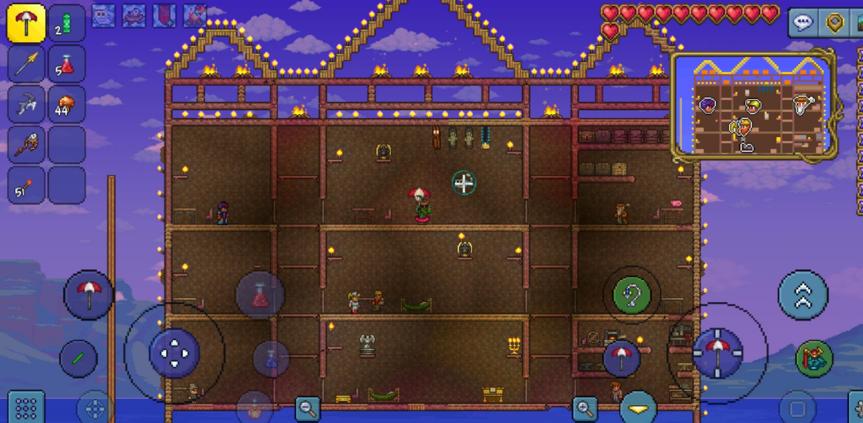Use the quick mana potion button
This screenshot has width=863, height=423.
pyautogui.click(x=271, y=359)
